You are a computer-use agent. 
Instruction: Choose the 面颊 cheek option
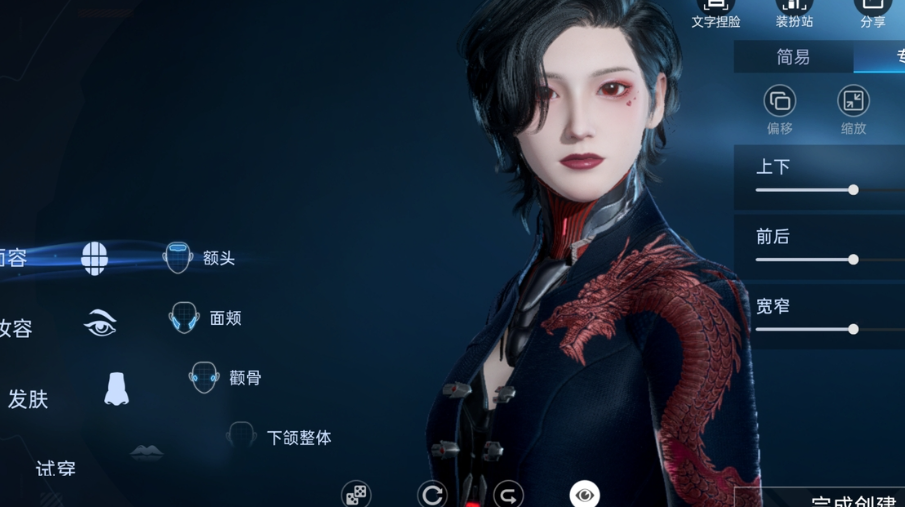point(205,318)
